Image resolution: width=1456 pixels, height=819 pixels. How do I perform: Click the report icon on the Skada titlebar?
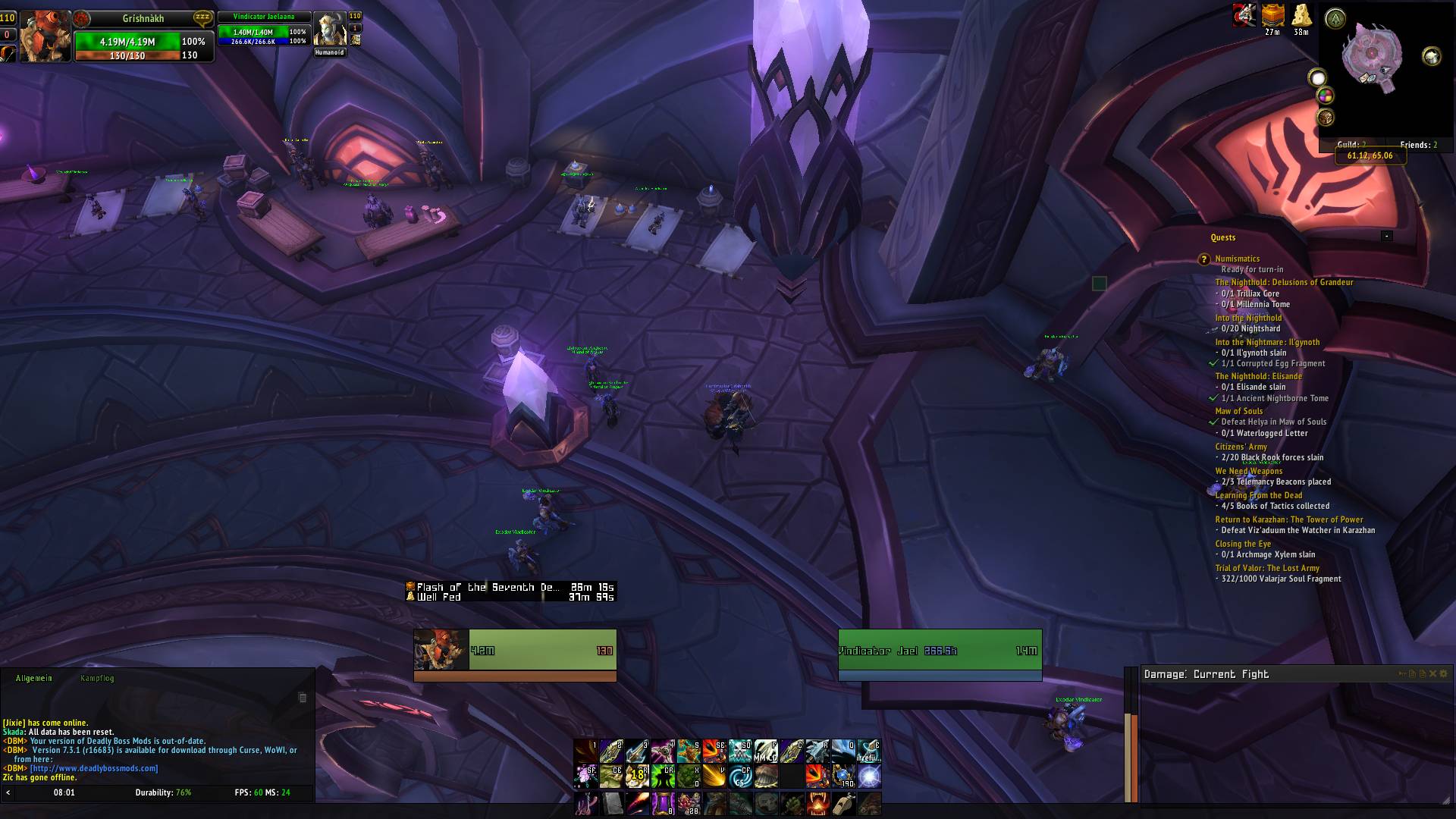coord(1413,673)
